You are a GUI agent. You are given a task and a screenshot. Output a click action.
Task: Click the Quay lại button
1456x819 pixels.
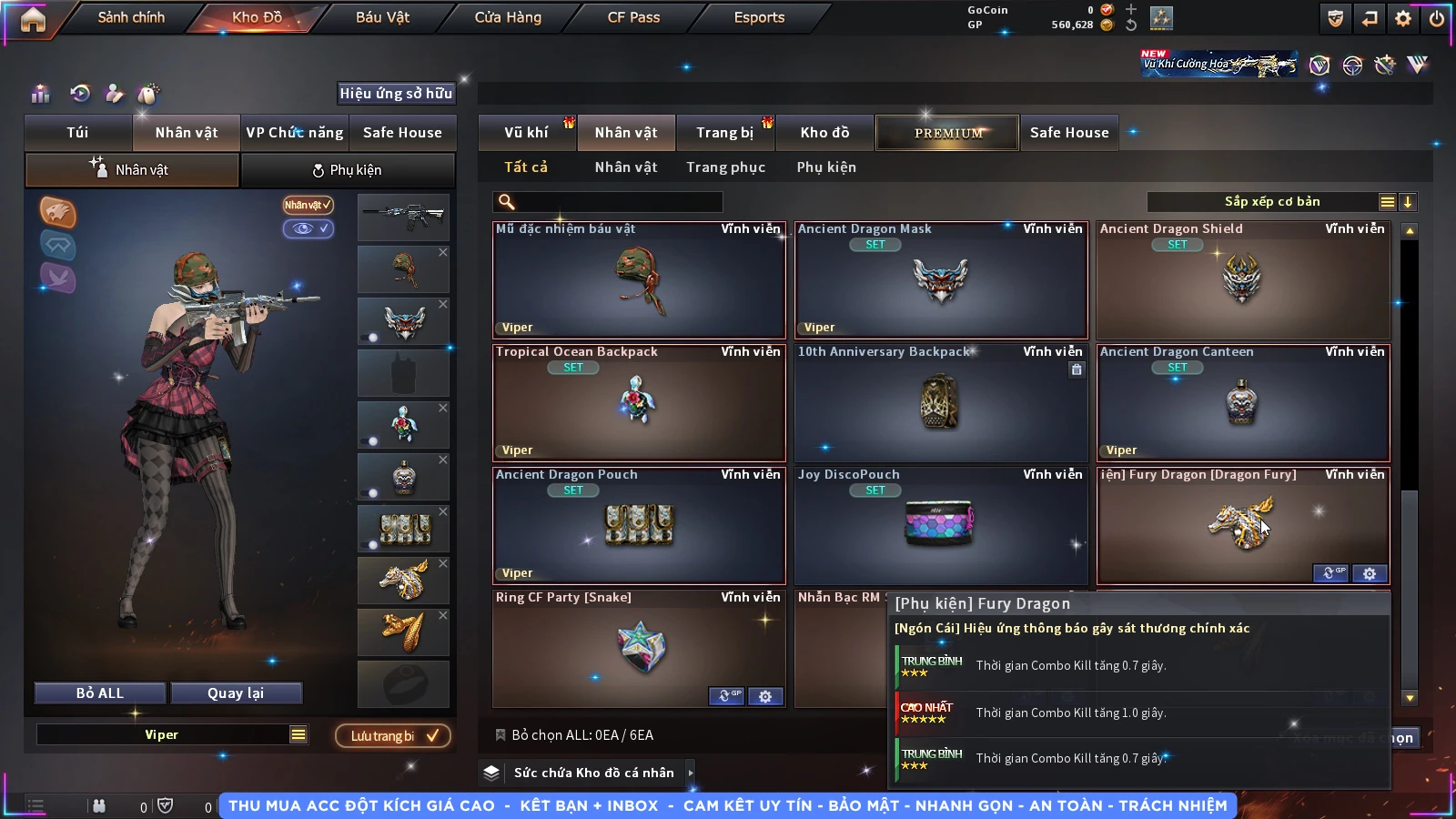(236, 693)
